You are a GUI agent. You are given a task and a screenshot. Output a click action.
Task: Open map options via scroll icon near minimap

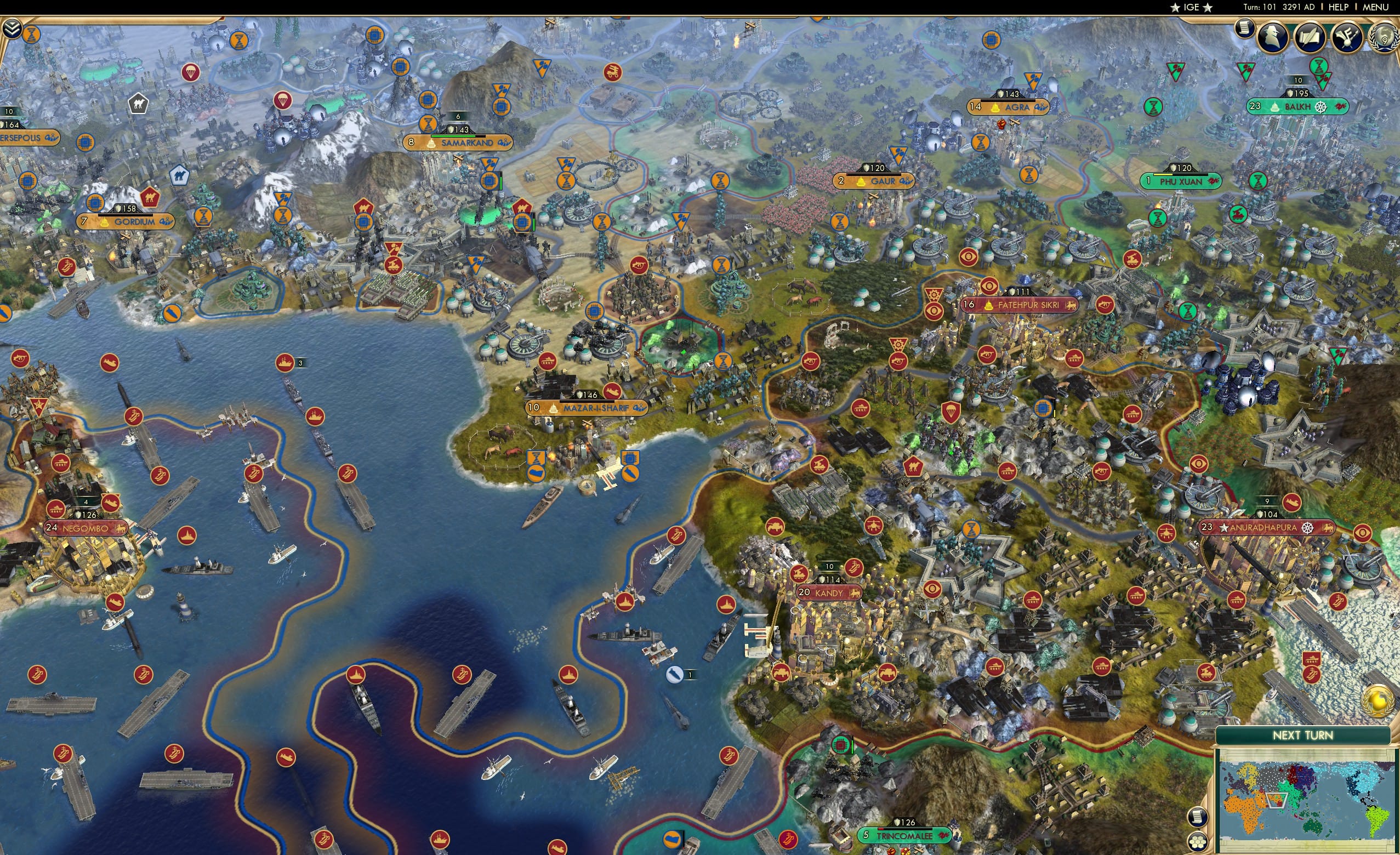coord(1198,818)
